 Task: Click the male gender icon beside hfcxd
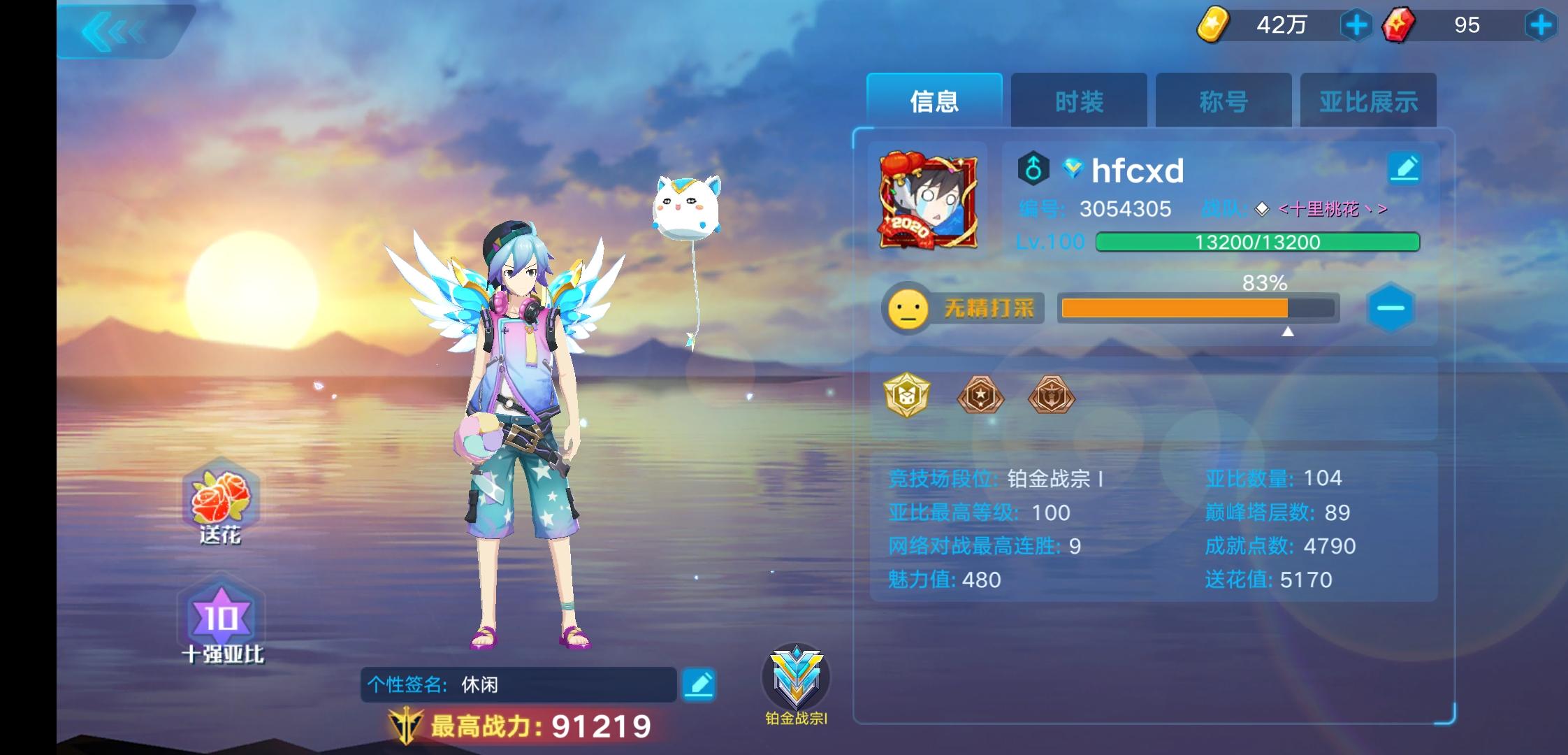pyautogui.click(x=1034, y=168)
